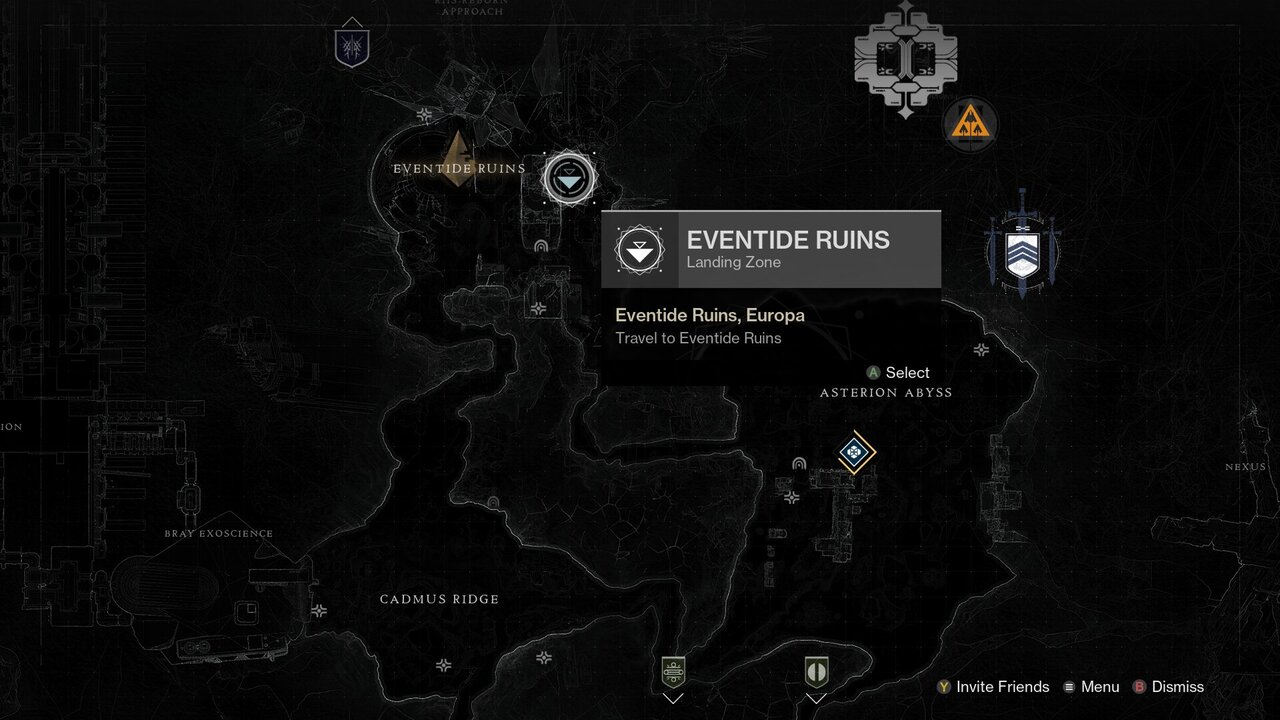
Task: Click the shield banner icon near Riis-Reborn Approach
Action: pos(351,46)
